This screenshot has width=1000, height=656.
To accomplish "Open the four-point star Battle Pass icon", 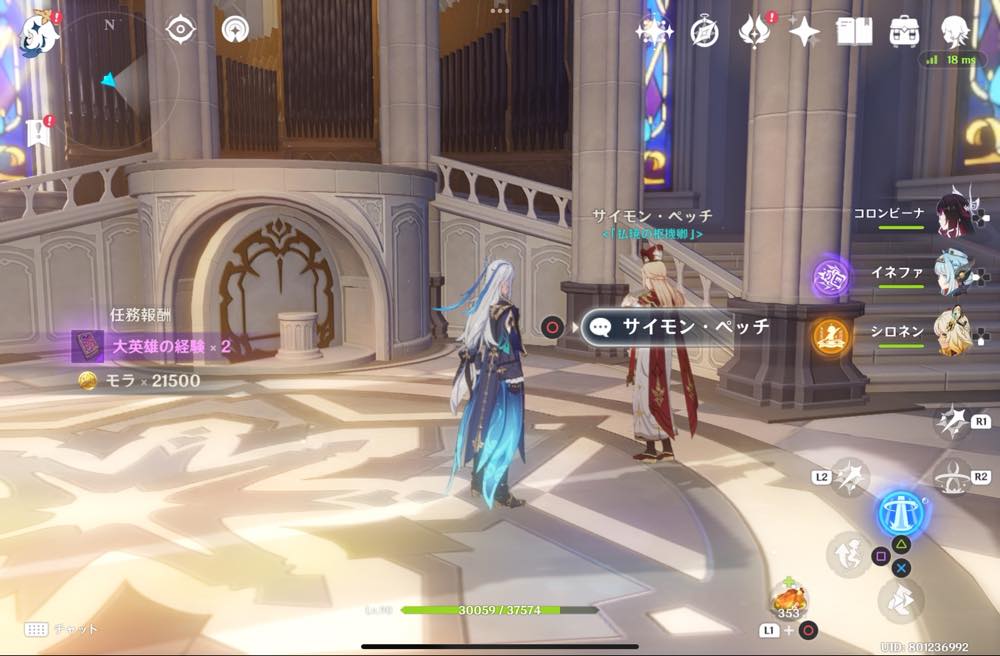I will pos(804,32).
